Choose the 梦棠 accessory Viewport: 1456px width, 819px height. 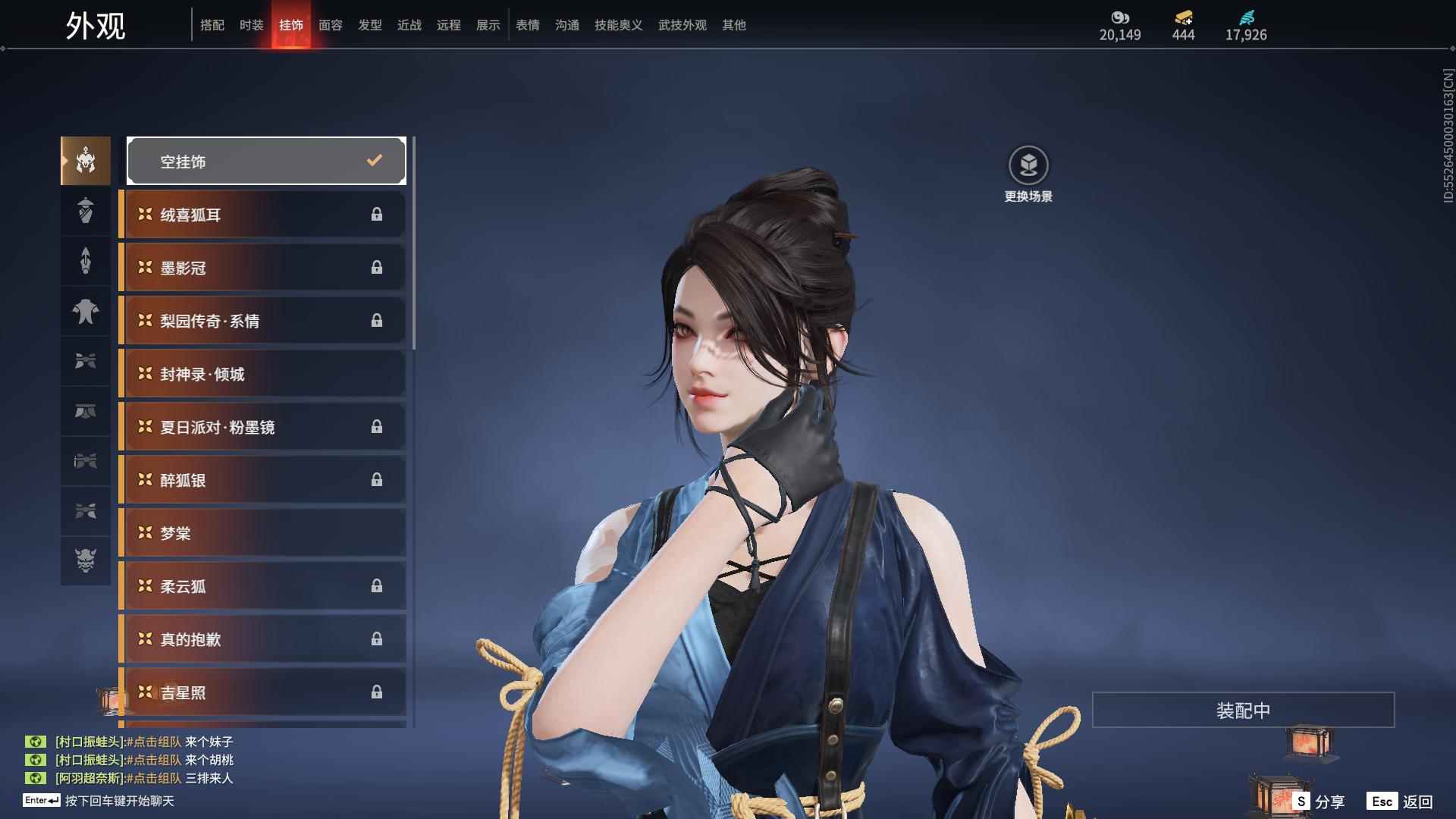coord(262,533)
